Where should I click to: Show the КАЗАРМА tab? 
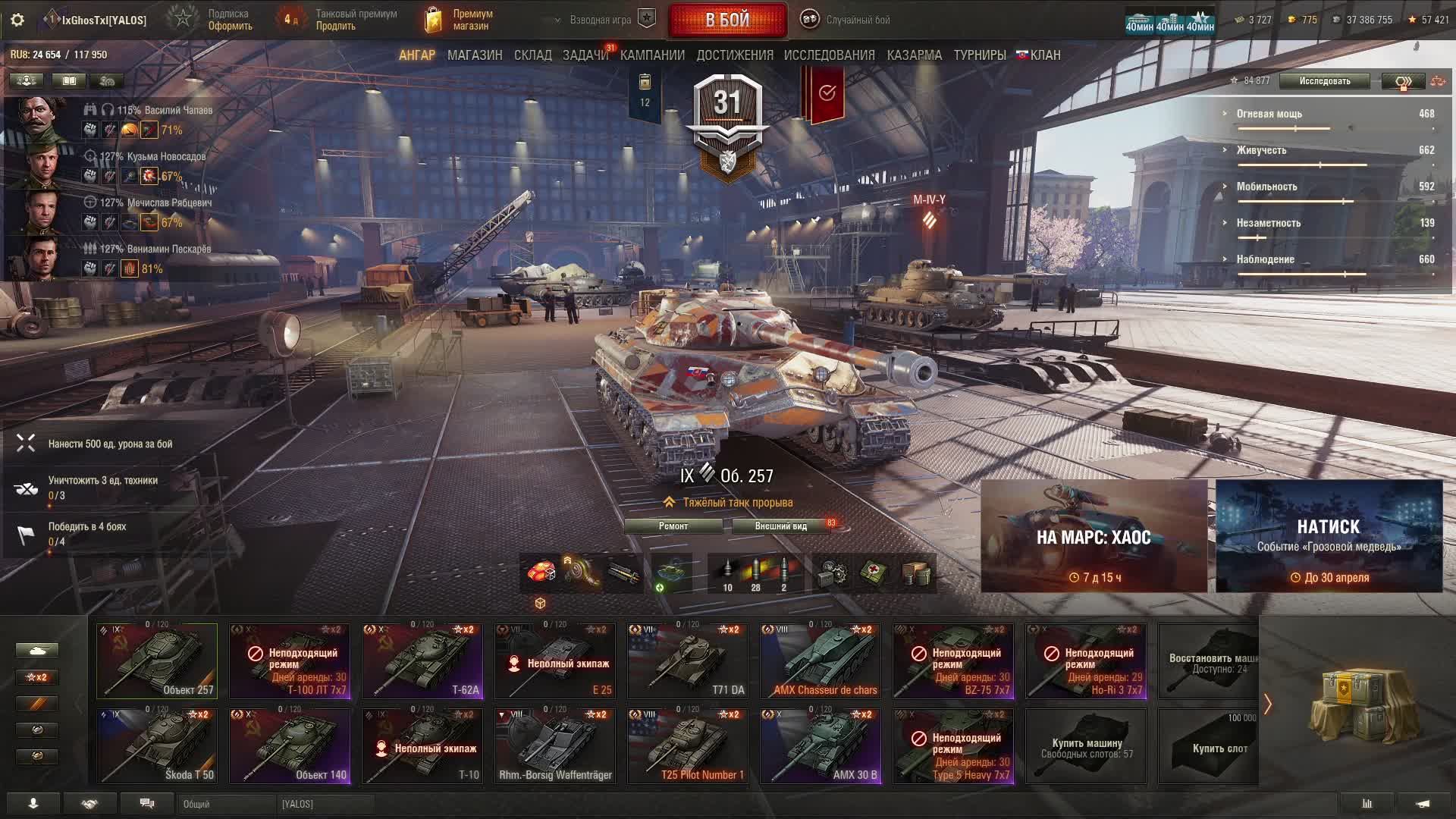point(914,55)
